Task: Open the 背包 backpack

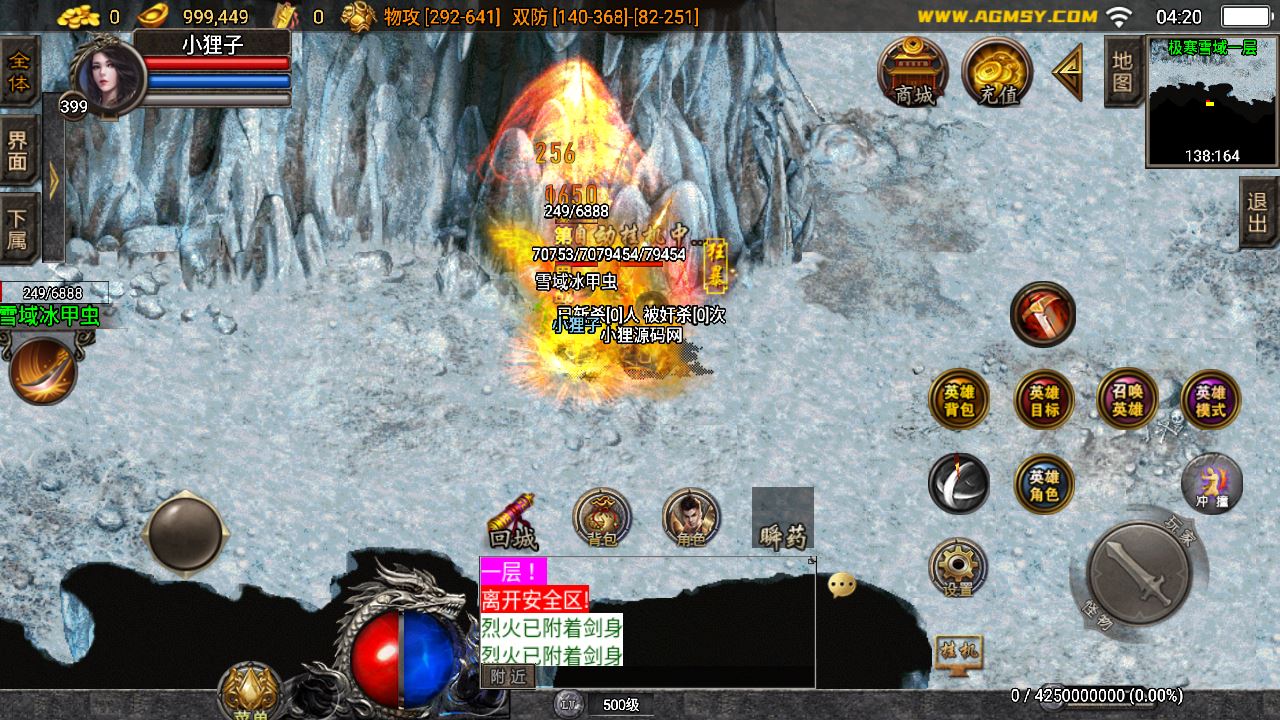Action: (602, 519)
